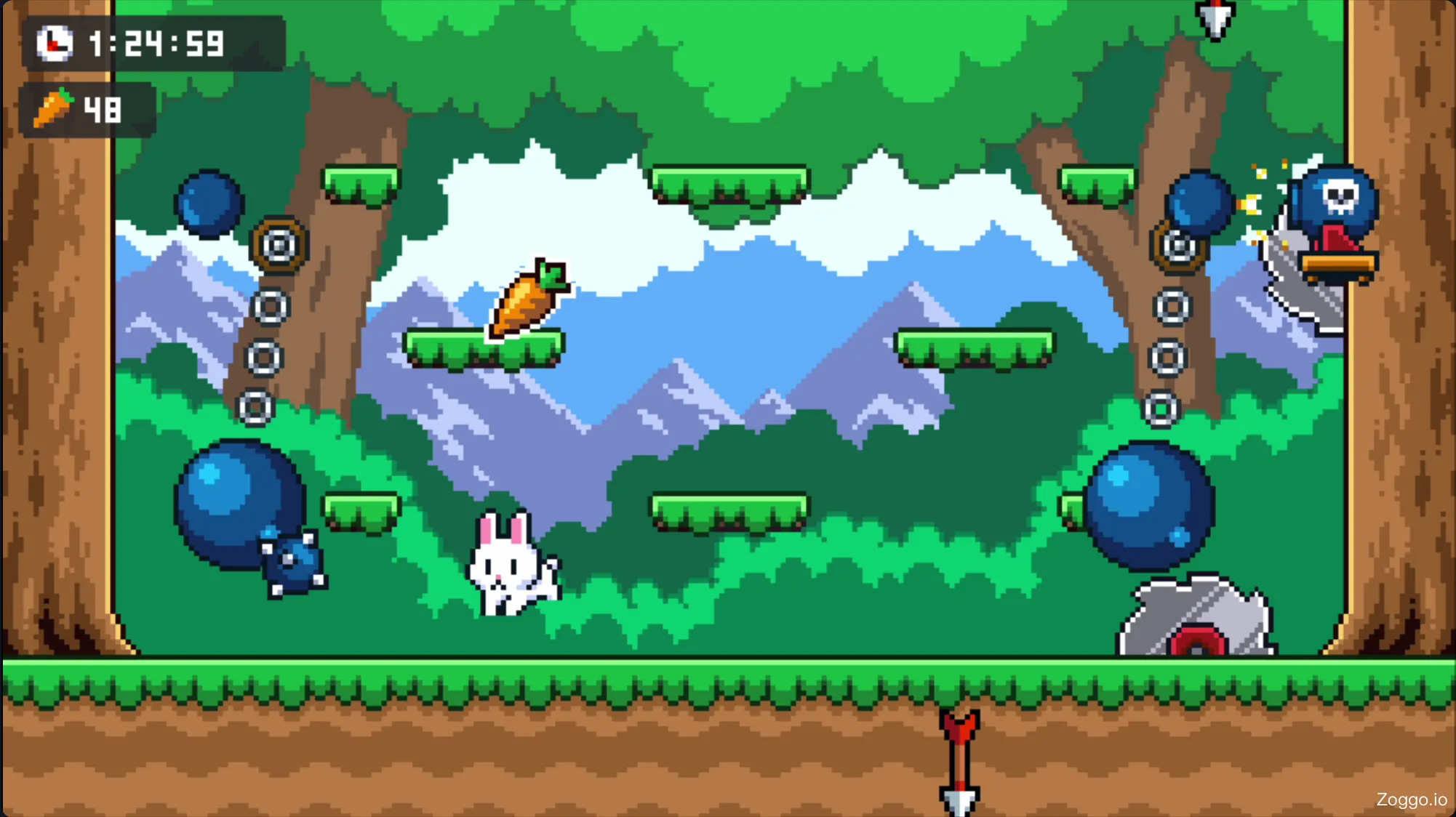This screenshot has height=817, width=1456.
Task: Click the center grass platform above the bunny
Action: pos(484,349)
